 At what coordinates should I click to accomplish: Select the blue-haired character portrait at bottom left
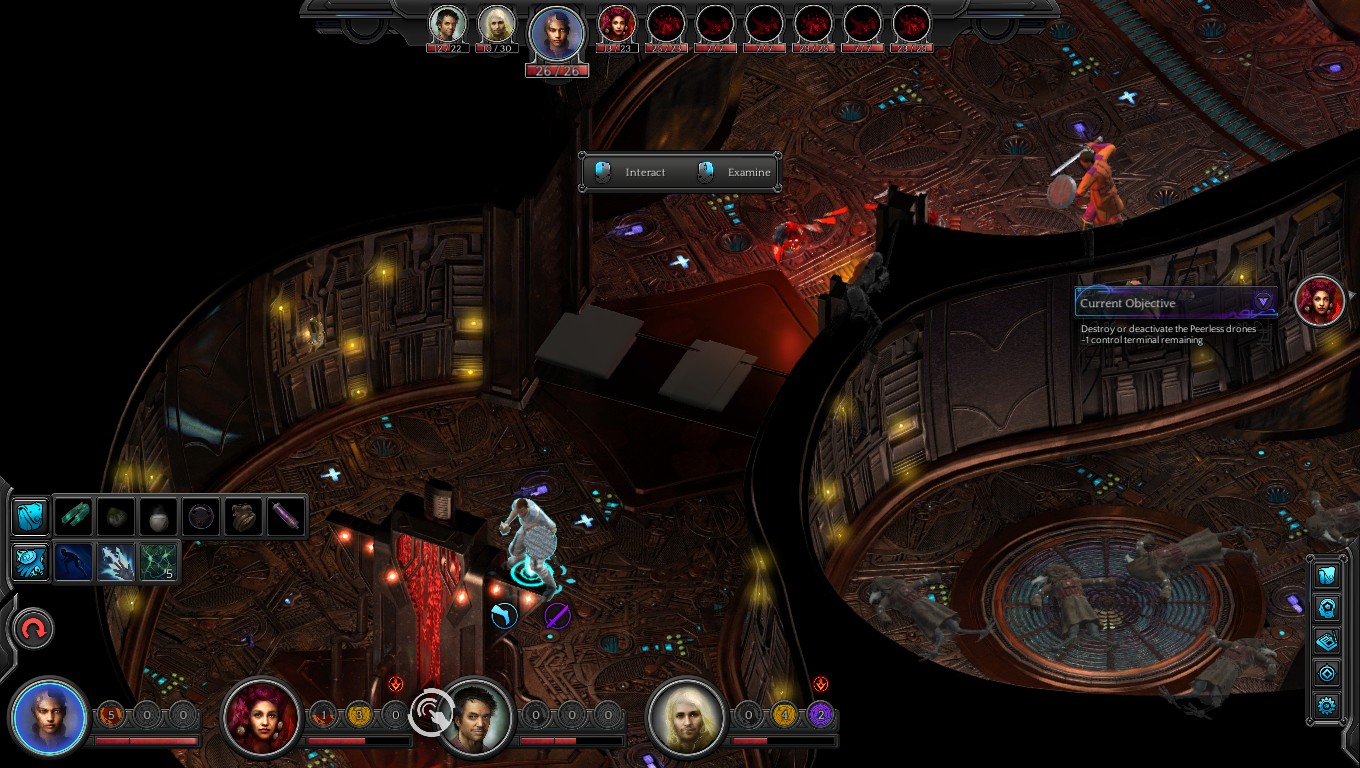tap(49, 717)
